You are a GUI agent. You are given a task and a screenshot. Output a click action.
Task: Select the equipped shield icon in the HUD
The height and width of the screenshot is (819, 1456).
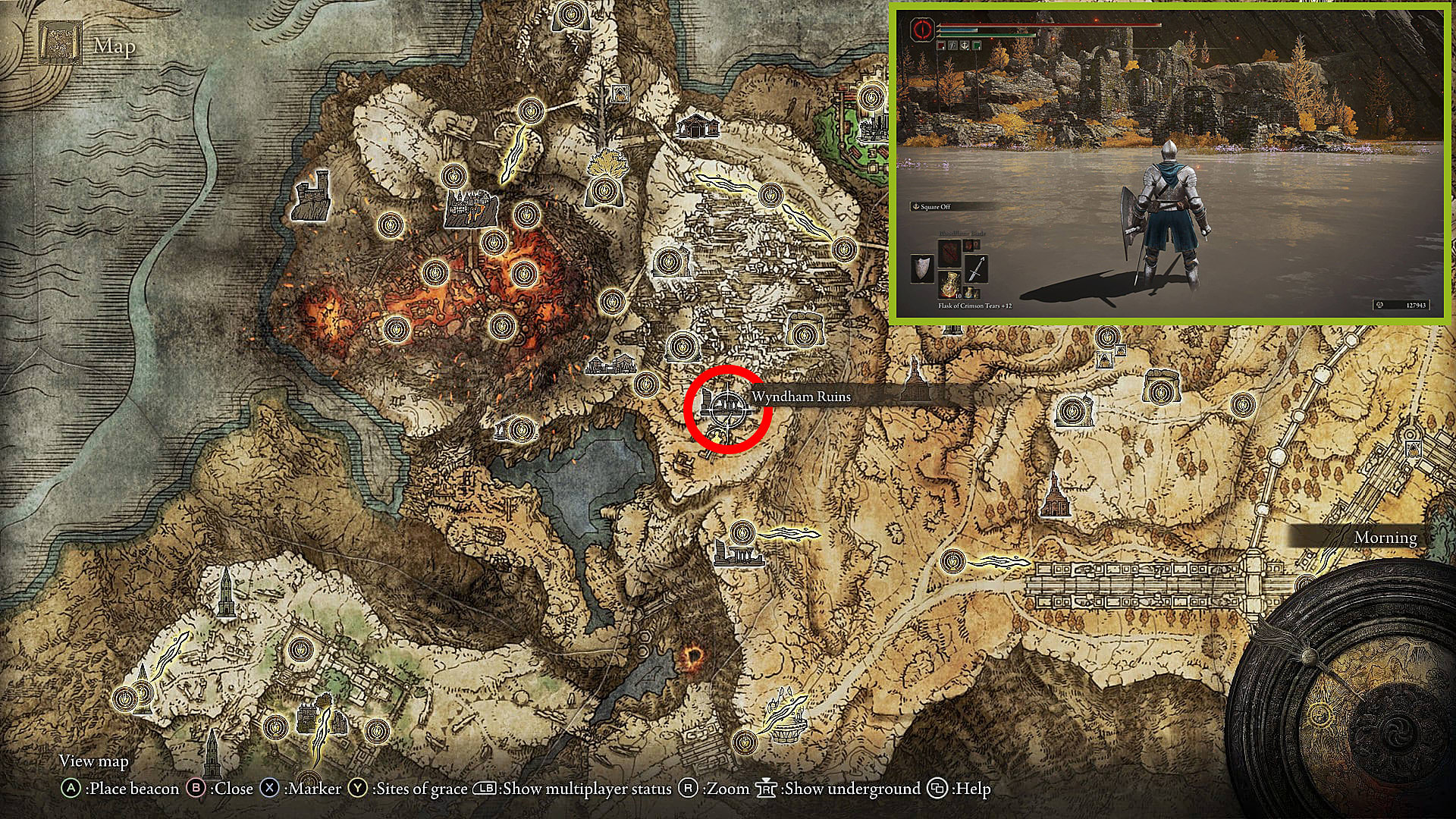[x=921, y=268]
